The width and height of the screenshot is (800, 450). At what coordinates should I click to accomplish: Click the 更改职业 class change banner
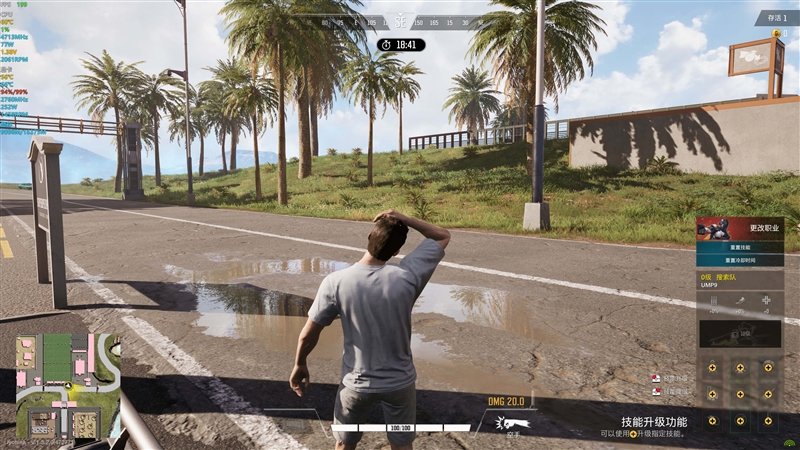[740, 228]
